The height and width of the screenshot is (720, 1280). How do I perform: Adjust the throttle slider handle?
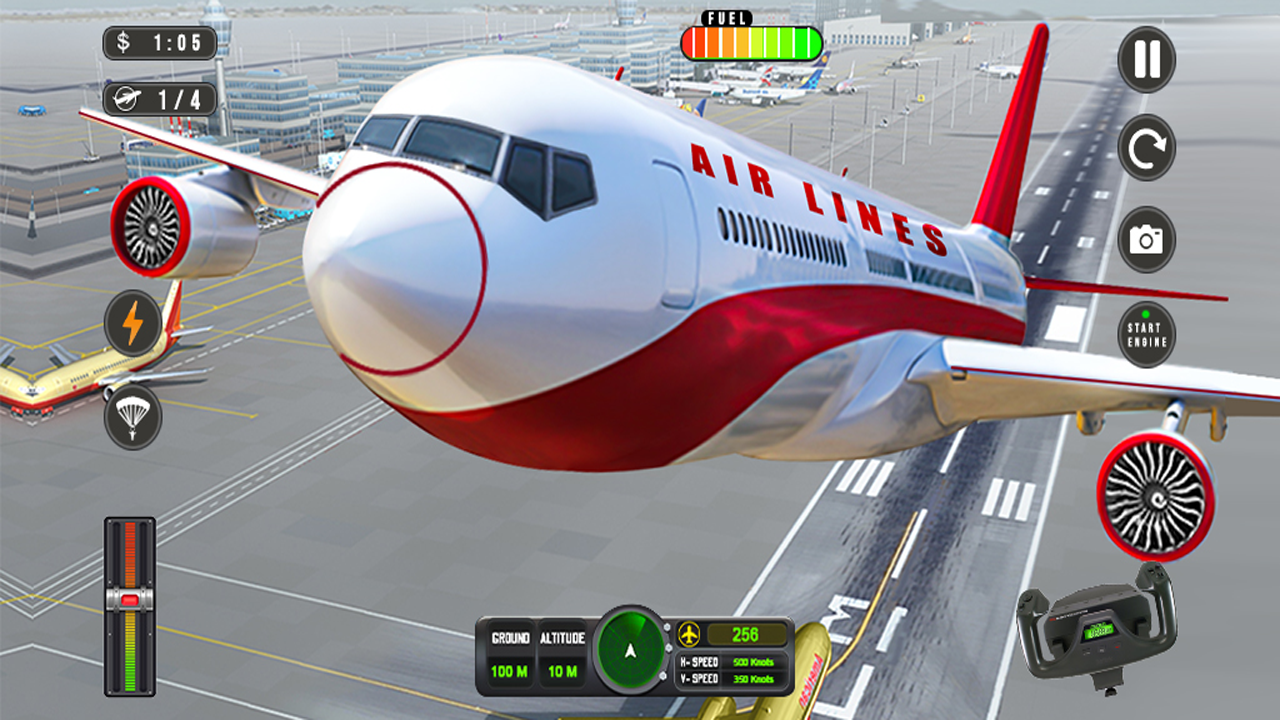(128, 600)
